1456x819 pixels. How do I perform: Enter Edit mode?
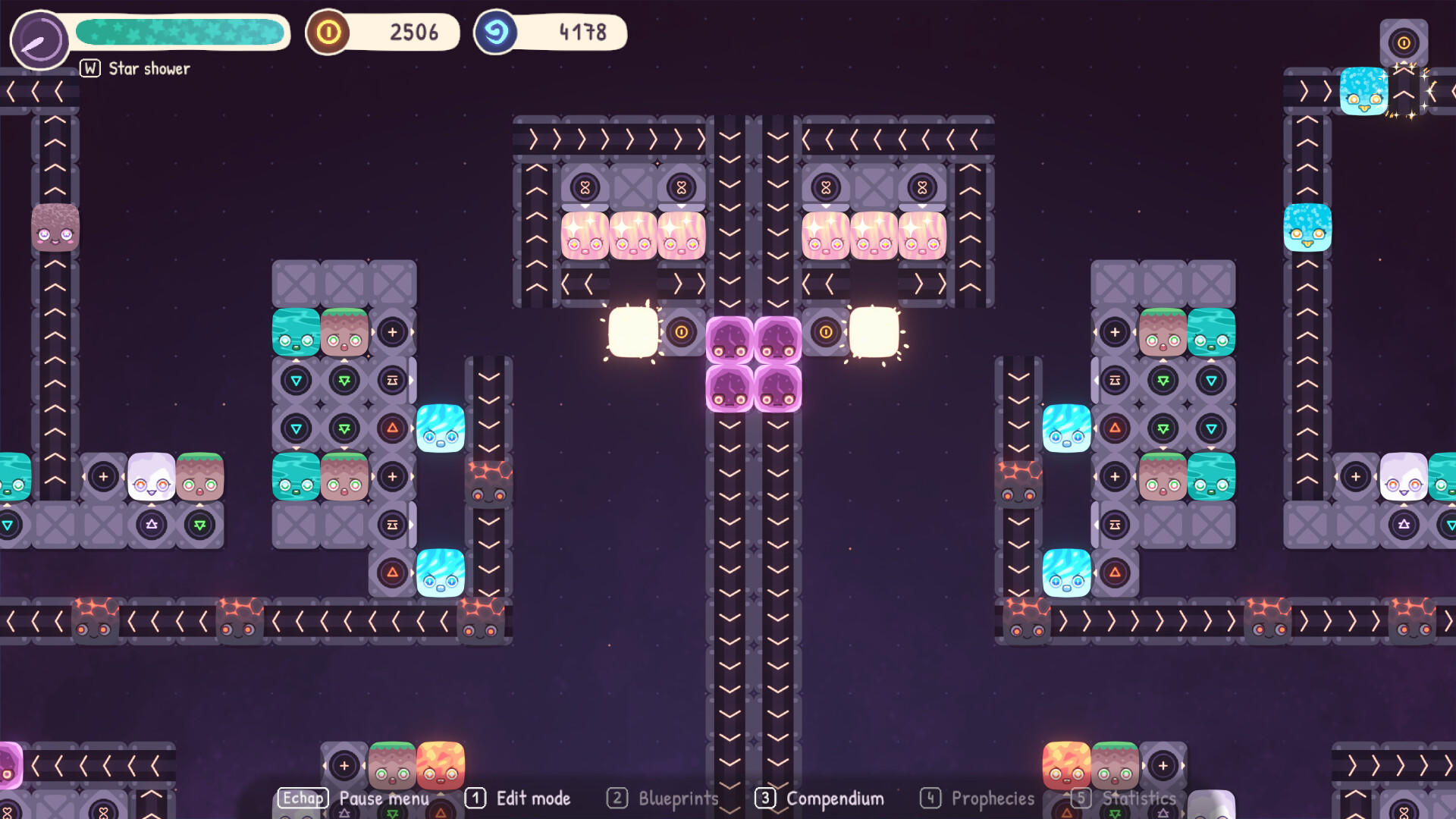click(x=532, y=799)
